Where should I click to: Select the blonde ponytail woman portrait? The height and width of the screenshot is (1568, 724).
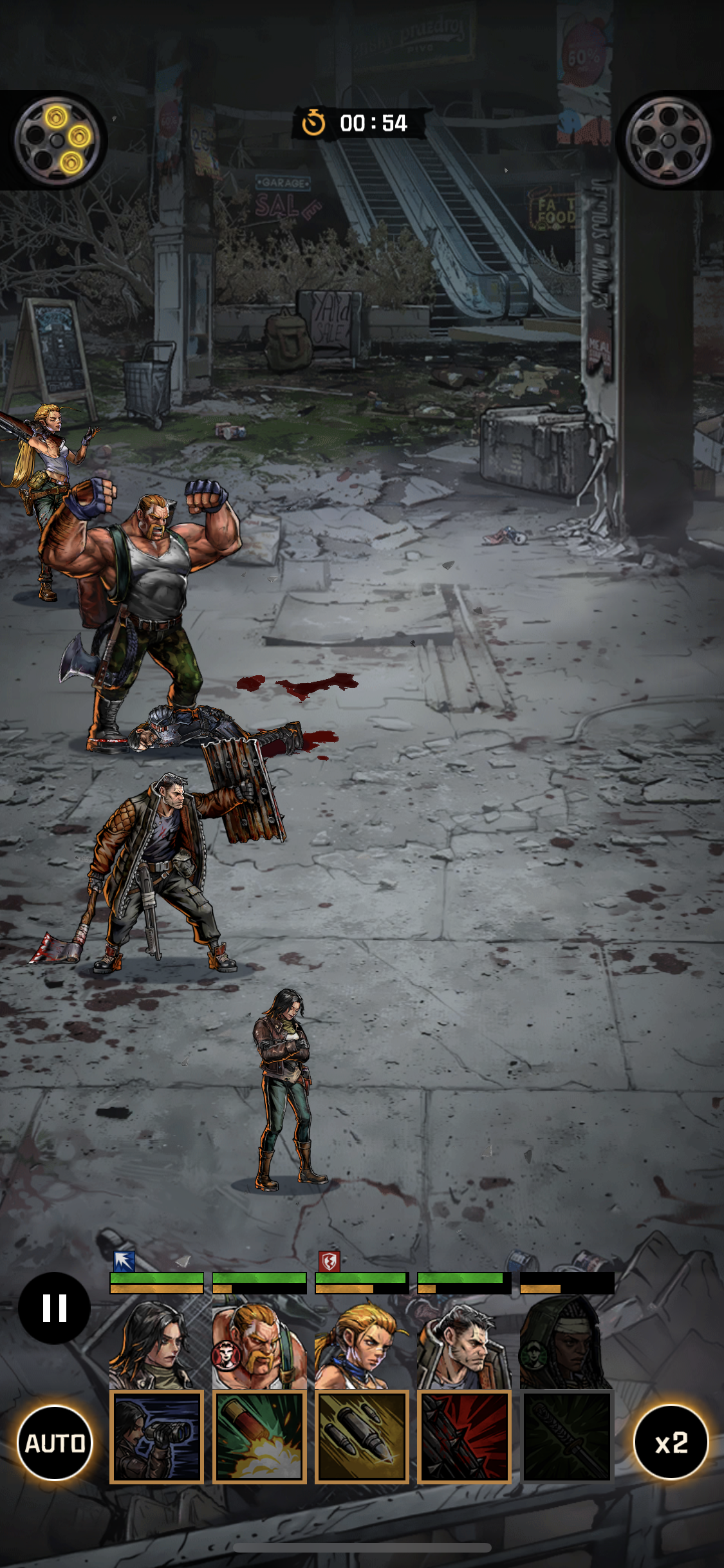pyautogui.click(x=361, y=1343)
